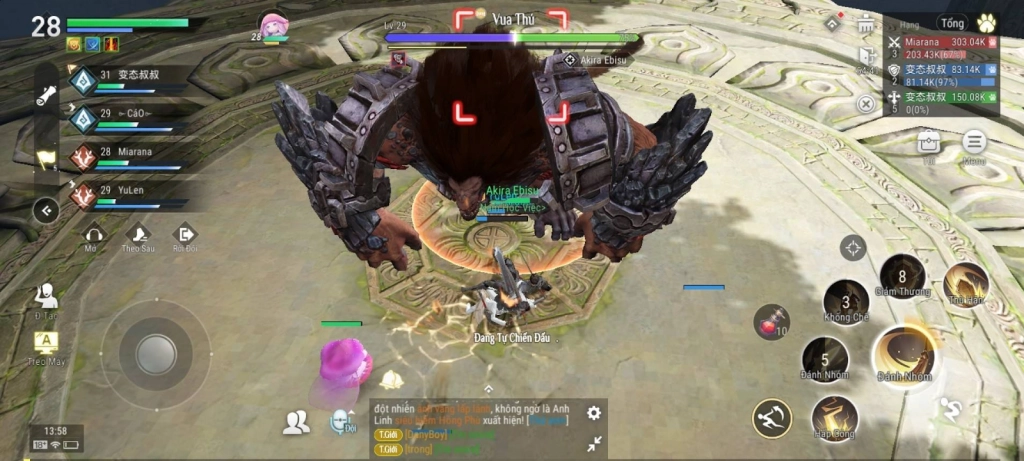This screenshot has height=461, width=1024.
Task: Open chat settings gear
Action: click(594, 412)
